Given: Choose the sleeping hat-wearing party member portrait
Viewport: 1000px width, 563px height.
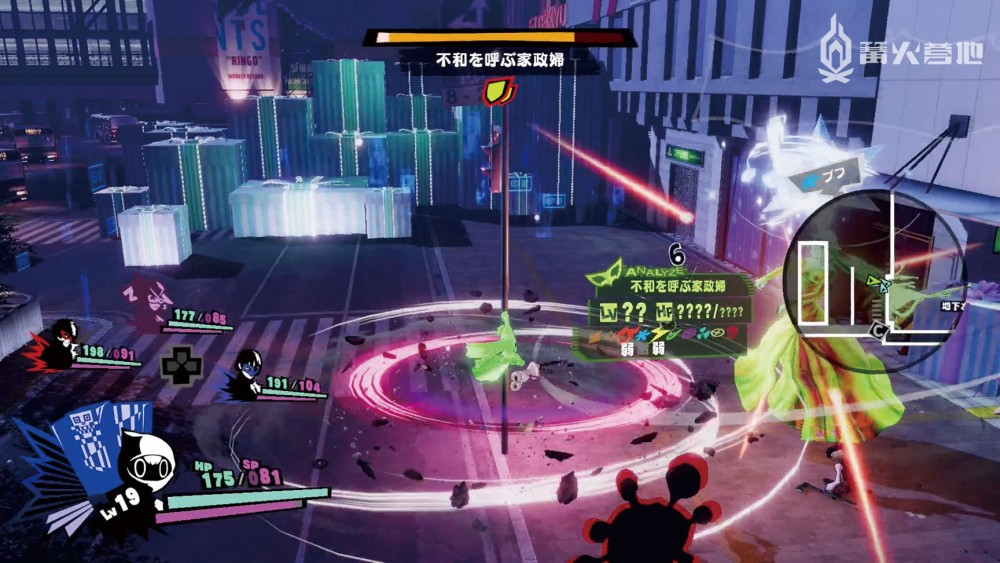Looking at the screenshot, I should coord(152,300).
